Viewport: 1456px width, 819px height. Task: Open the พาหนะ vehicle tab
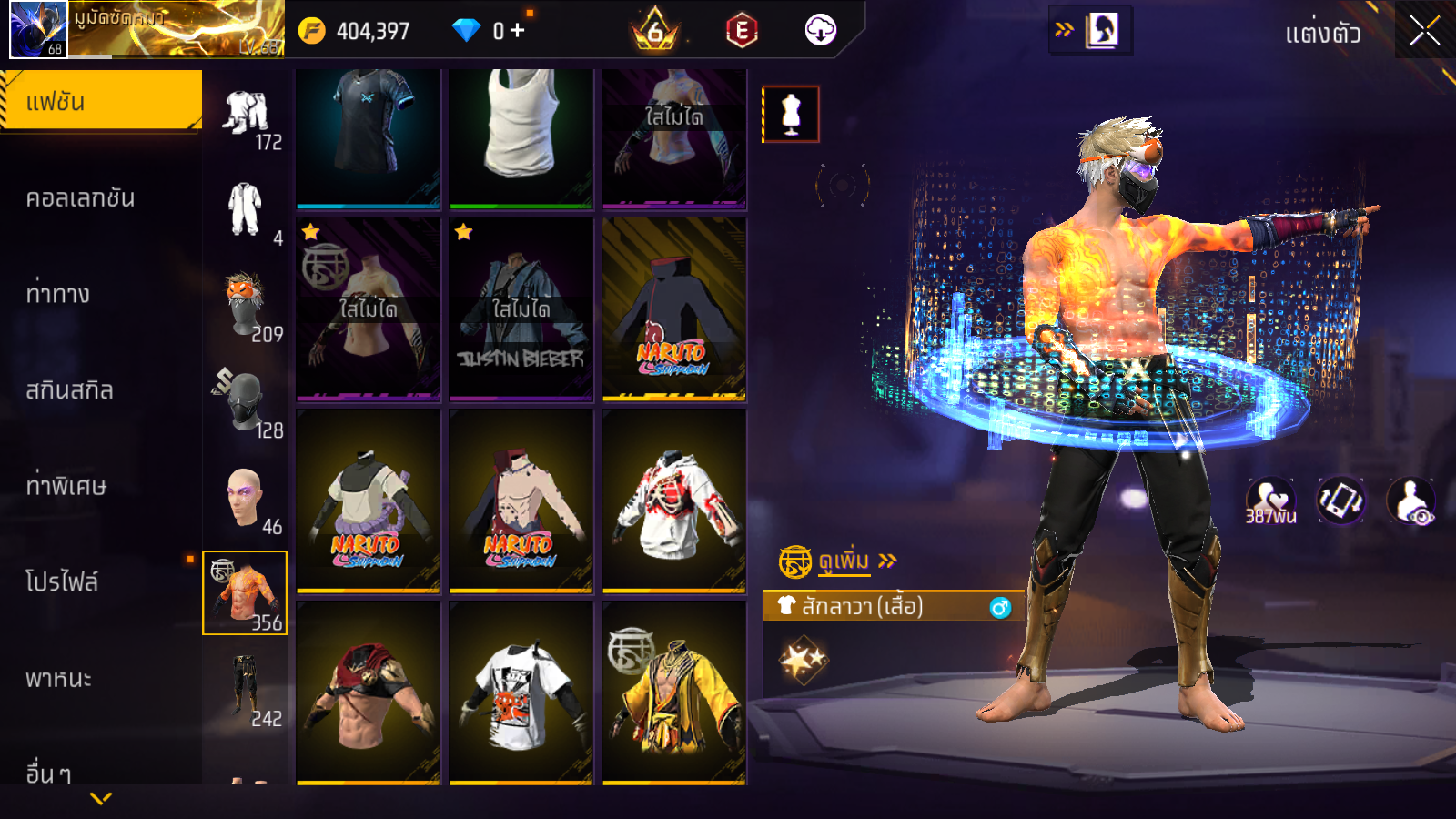tap(58, 679)
